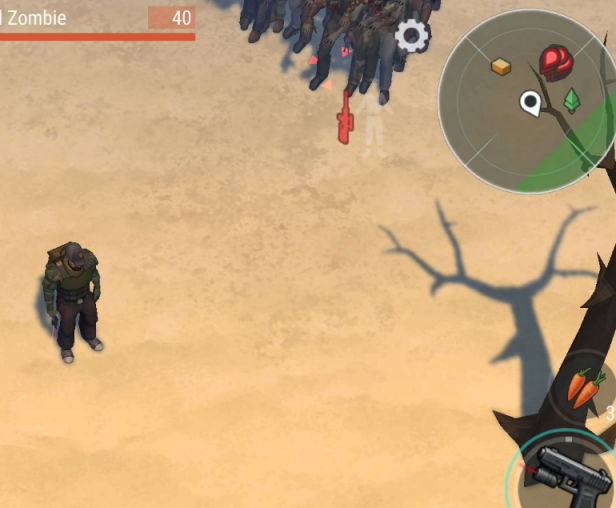Screen dimensions: 616x508
Task: Select the wooden crate marker on minimap
Action: pos(501,66)
